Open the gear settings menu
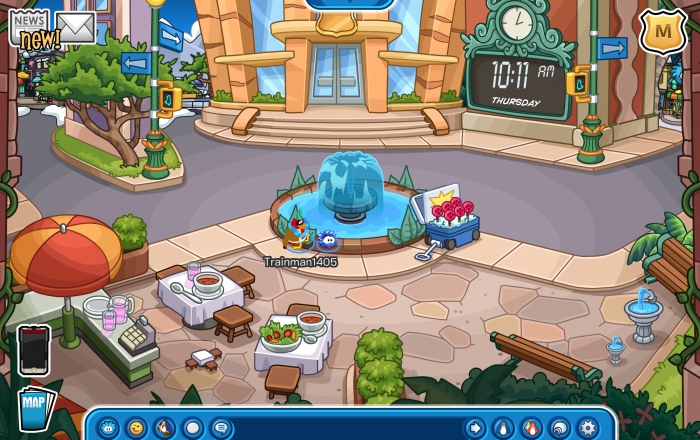The height and width of the screenshot is (440, 700). (587, 427)
